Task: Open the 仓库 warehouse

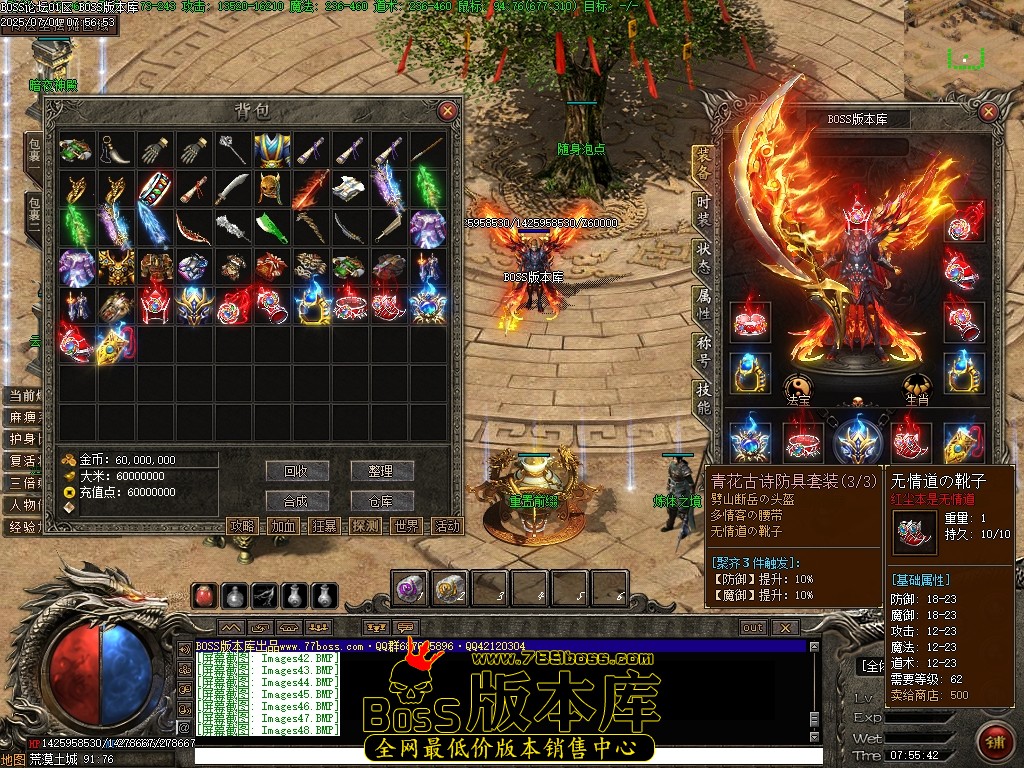Action: [x=381, y=501]
